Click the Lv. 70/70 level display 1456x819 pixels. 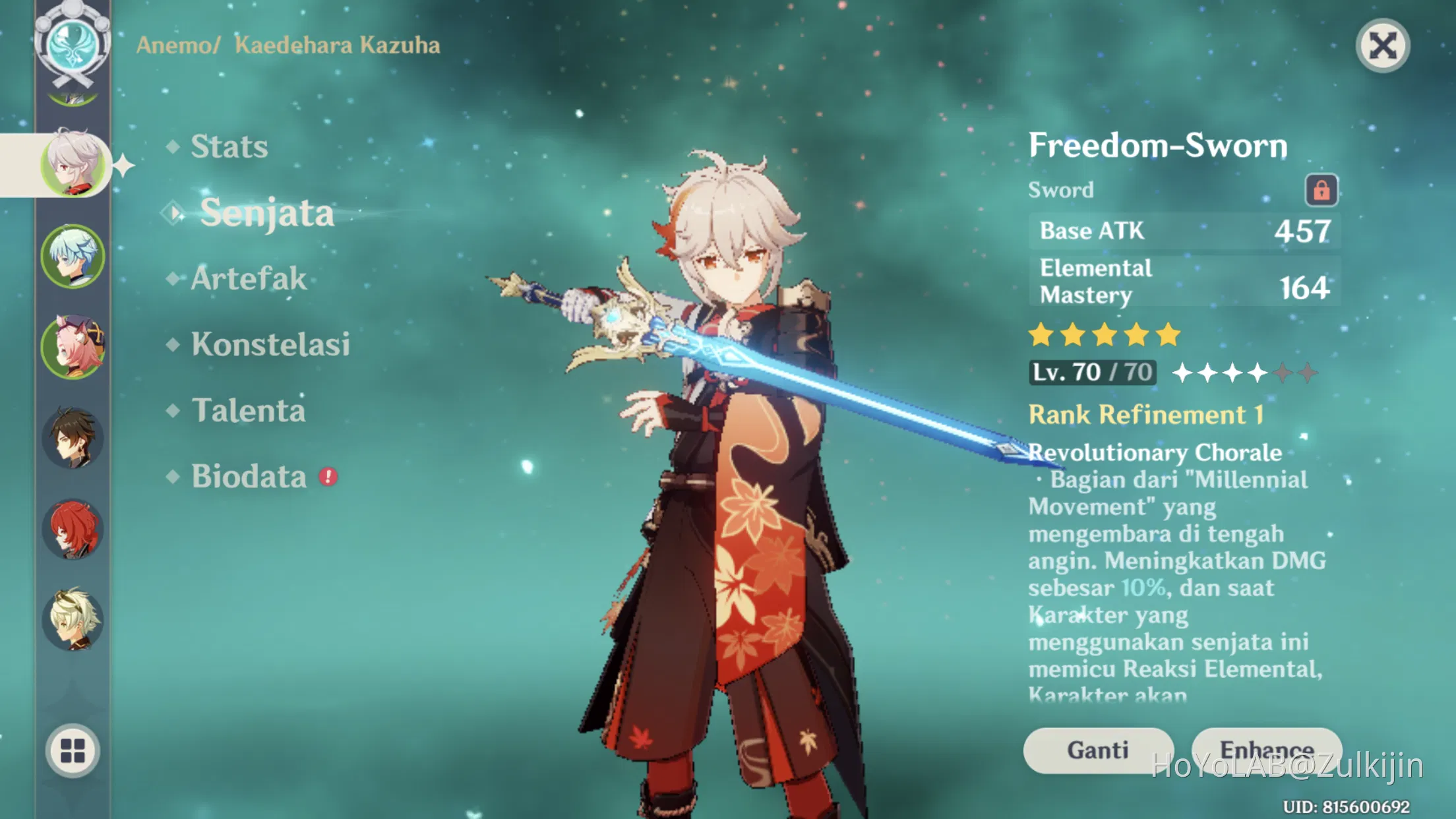tap(1091, 371)
